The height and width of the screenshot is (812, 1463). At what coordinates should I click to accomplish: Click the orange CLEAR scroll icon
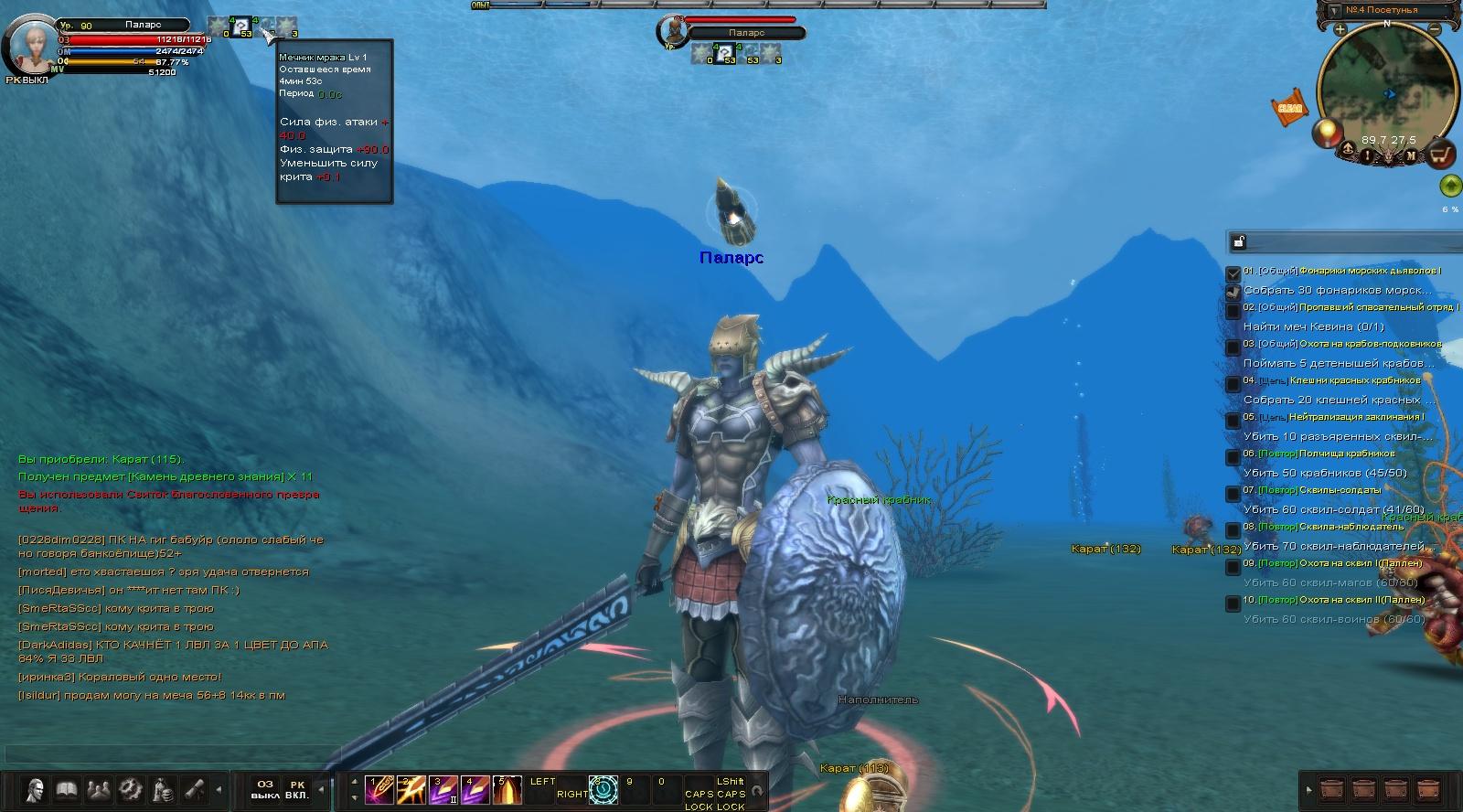coord(1289,107)
